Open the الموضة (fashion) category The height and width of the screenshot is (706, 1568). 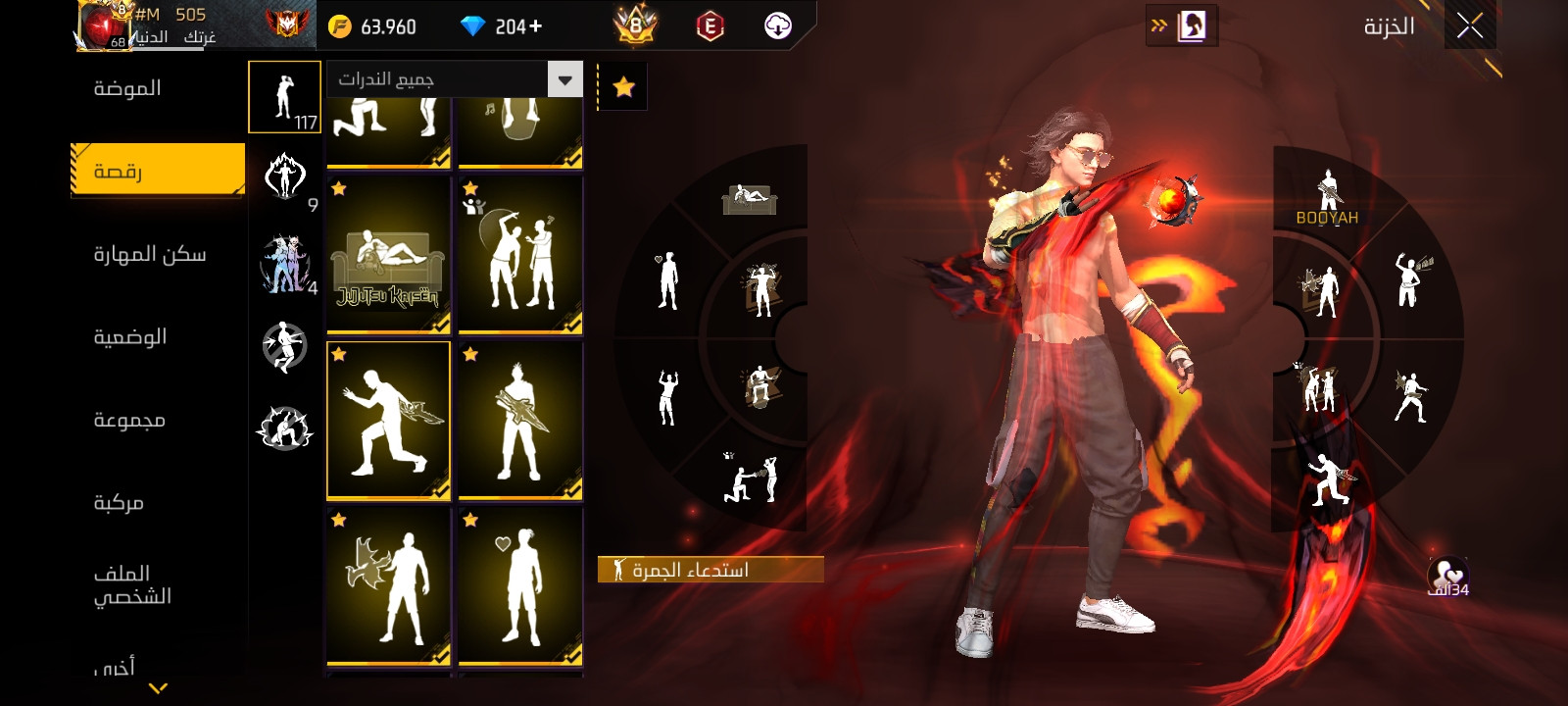[127, 88]
